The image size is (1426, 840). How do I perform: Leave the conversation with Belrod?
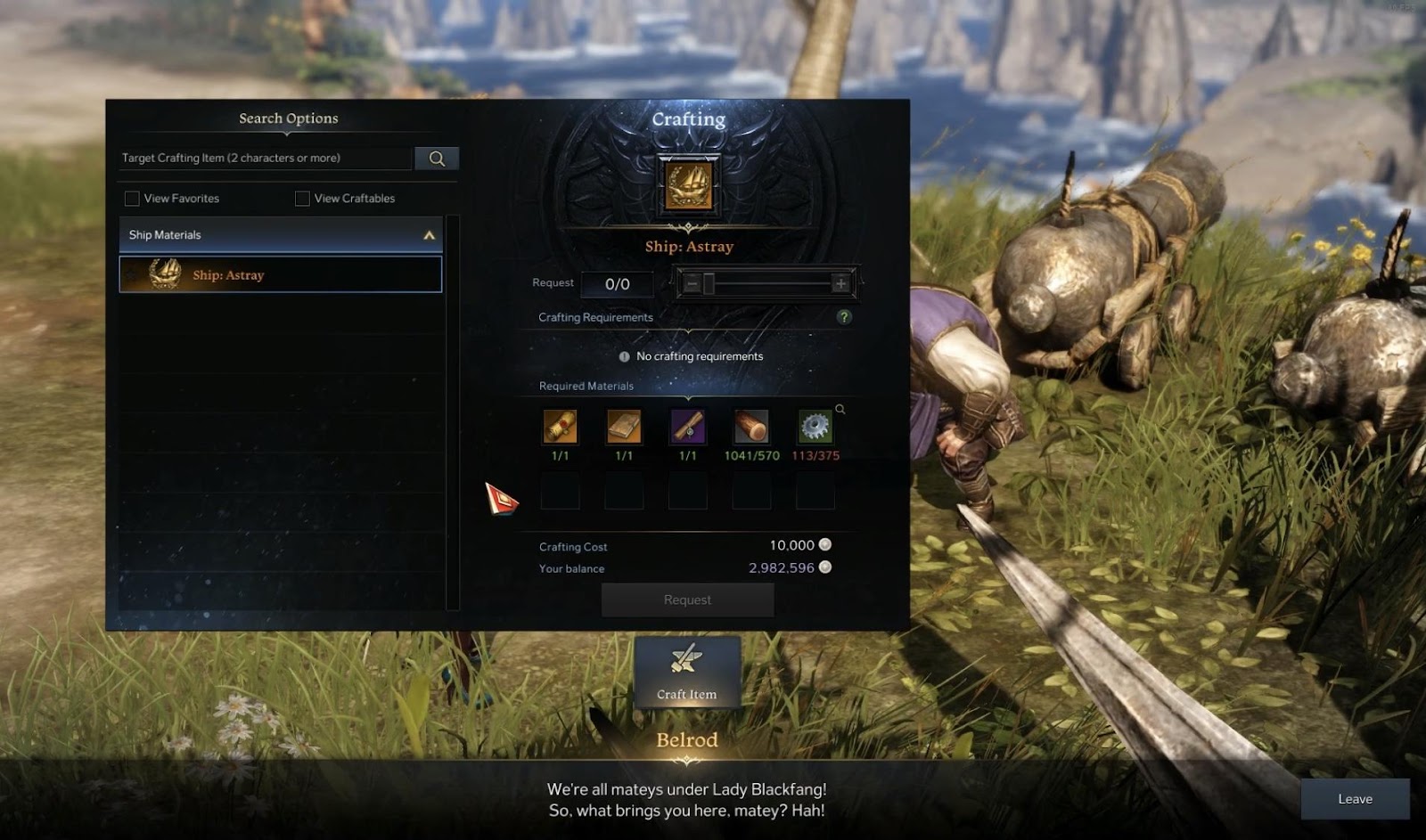click(x=1355, y=799)
